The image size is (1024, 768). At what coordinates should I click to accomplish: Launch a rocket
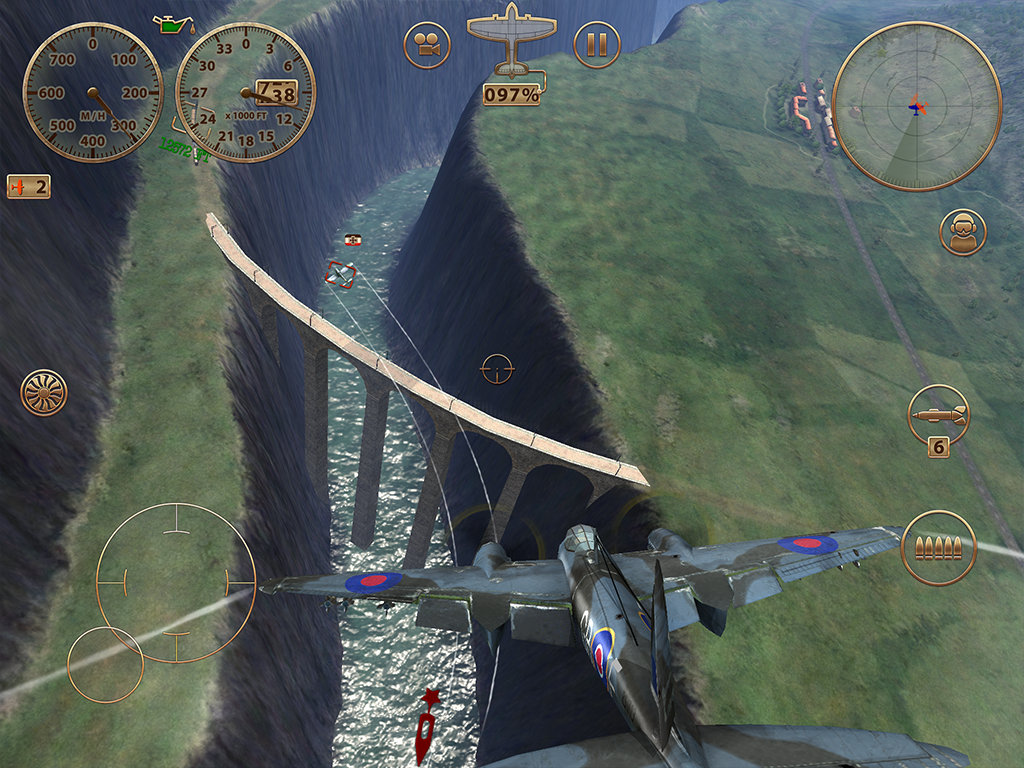[938, 414]
